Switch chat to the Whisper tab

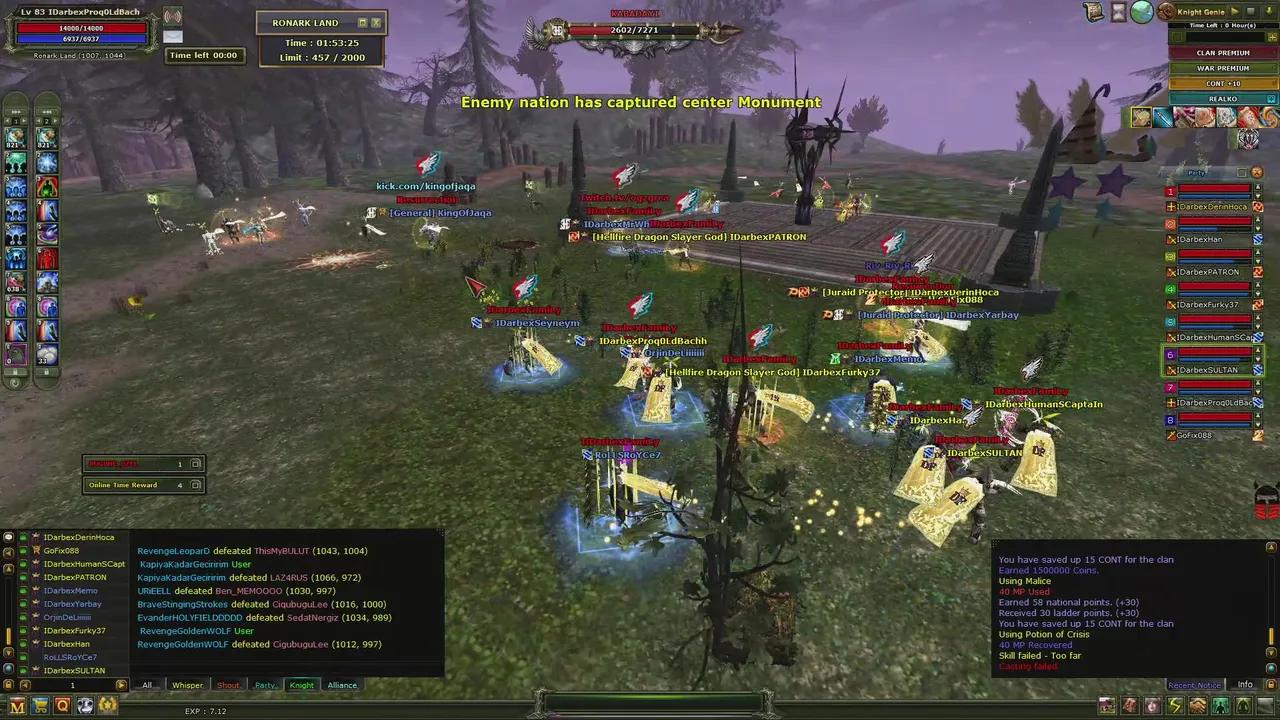187,685
